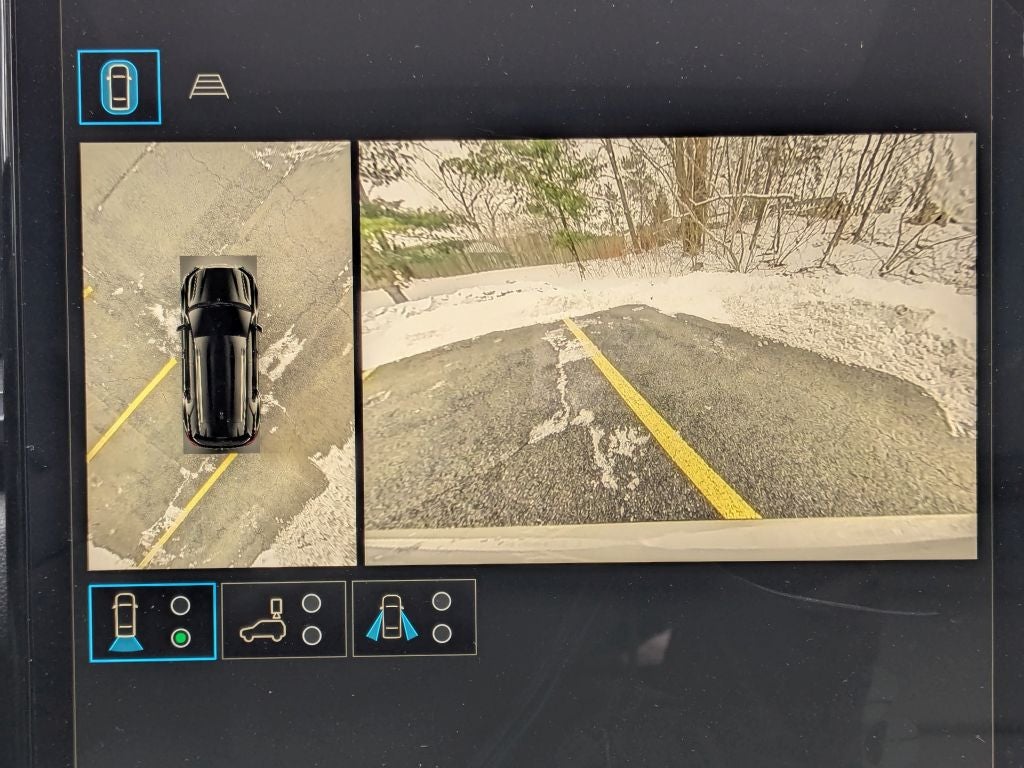The image size is (1024, 768).
Task: Activate the rear camera view button
Action: pos(152,621)
